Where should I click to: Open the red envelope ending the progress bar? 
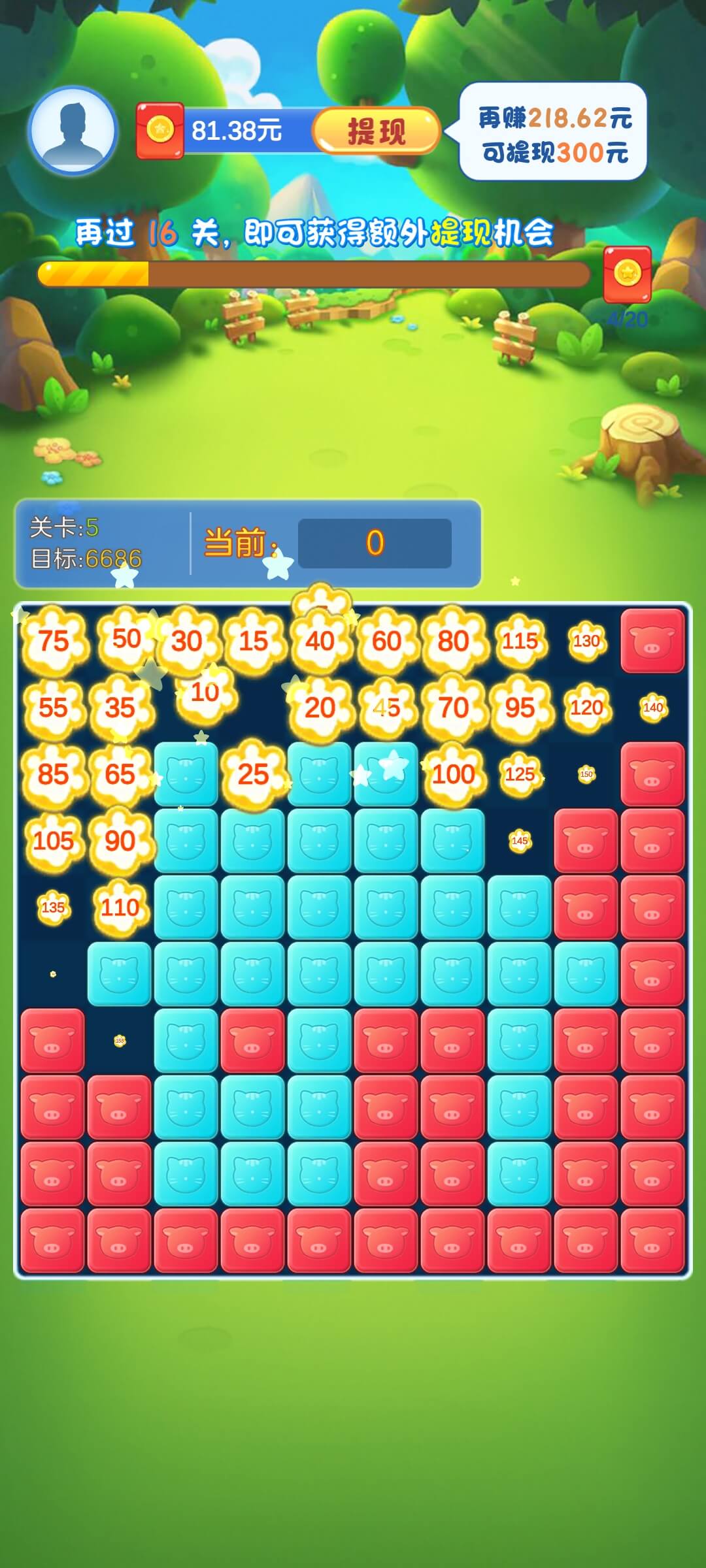pyautogui.click(x=626, y=274)
